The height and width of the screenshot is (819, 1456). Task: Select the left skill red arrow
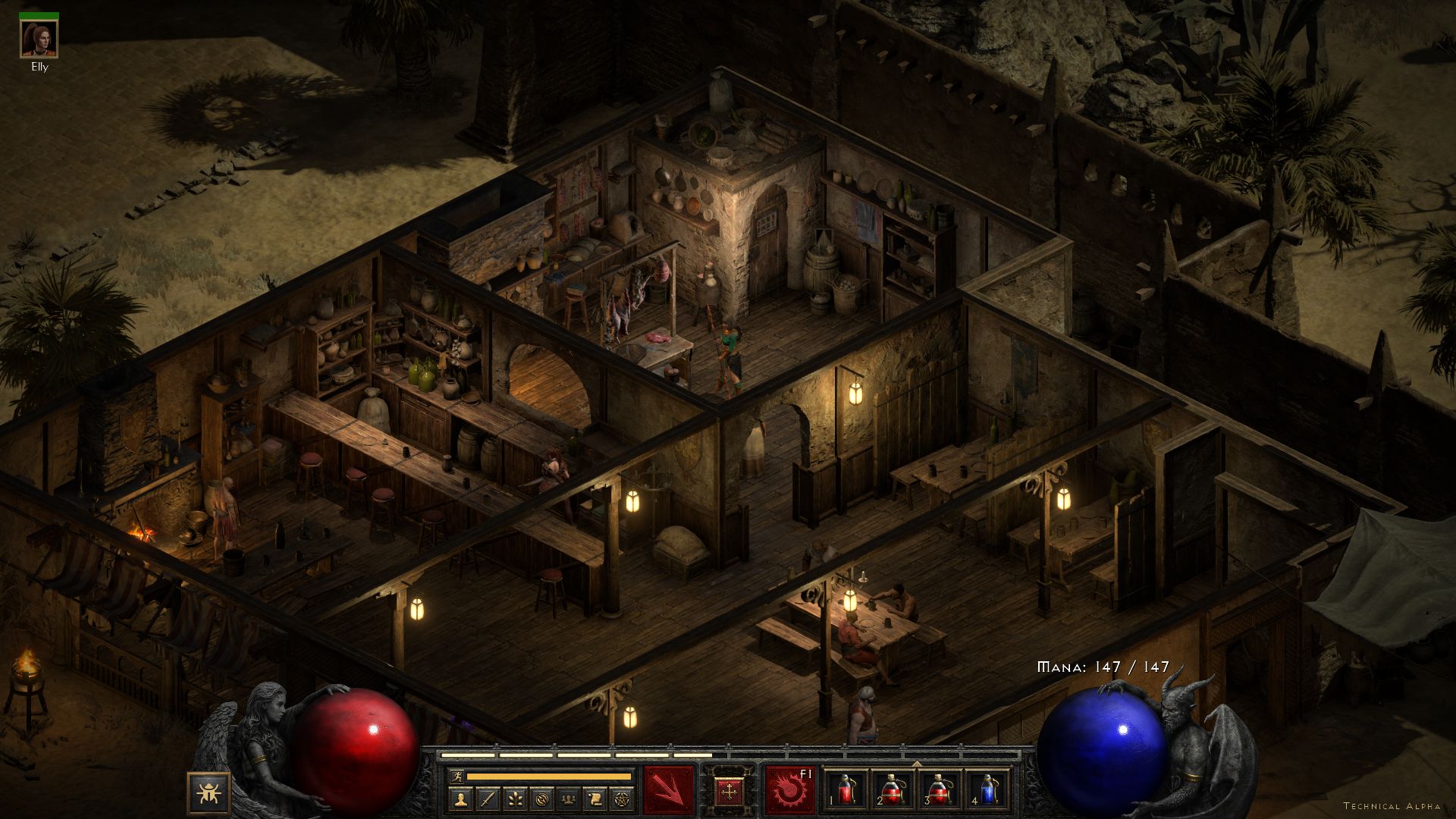coord(669,790)
